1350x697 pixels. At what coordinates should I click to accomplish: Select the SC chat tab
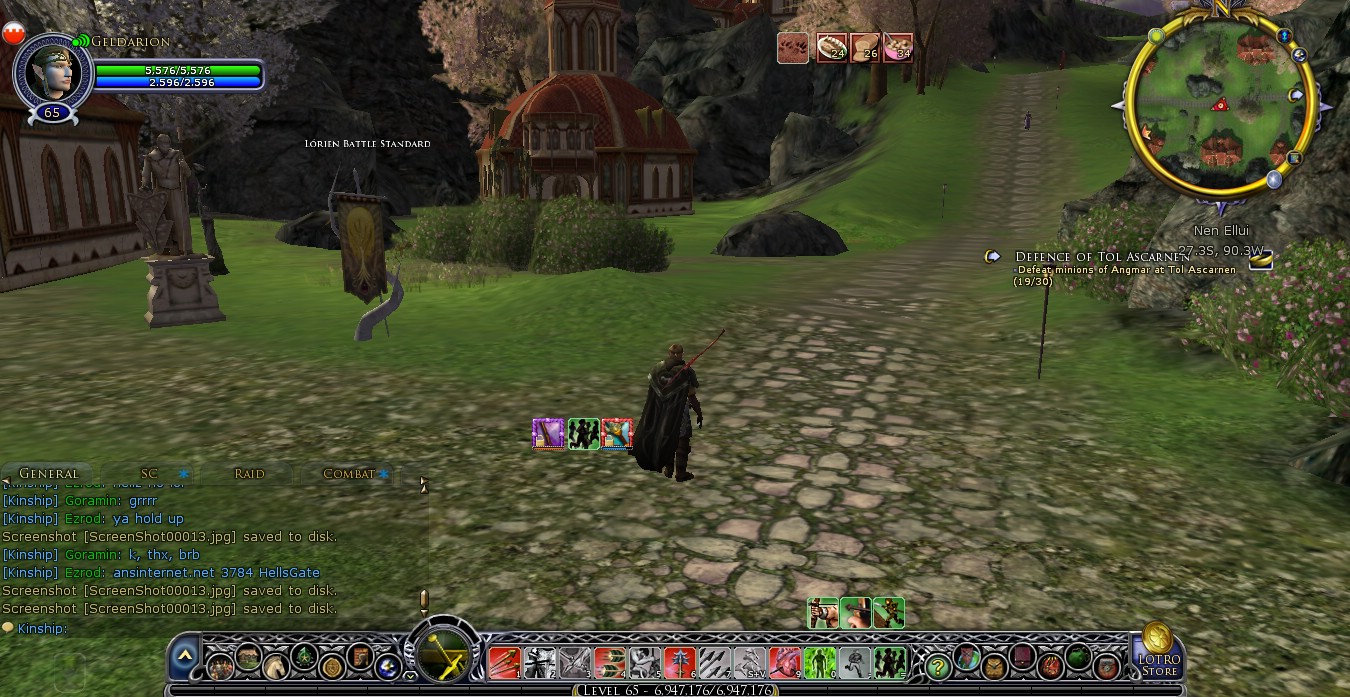pos(149,473)
